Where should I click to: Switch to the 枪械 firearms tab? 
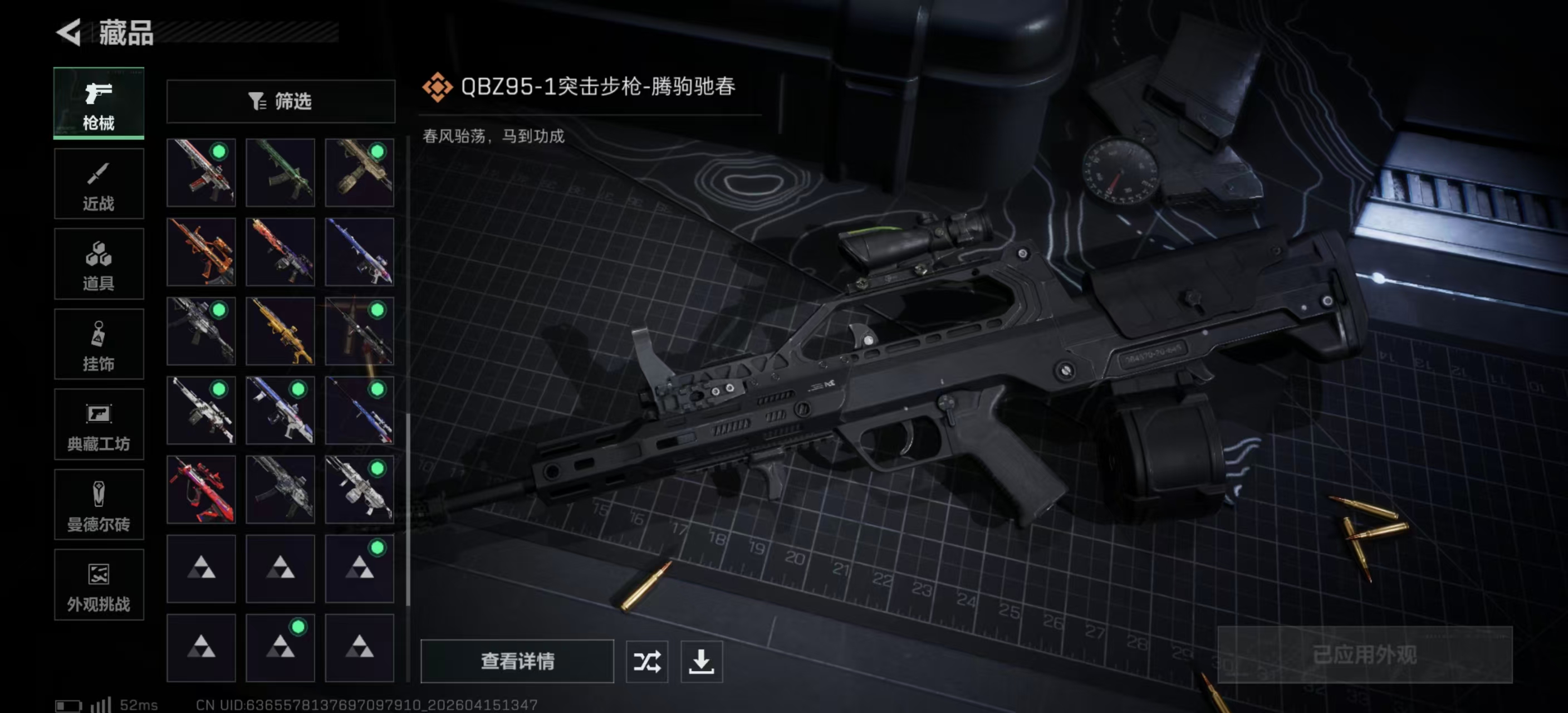tap(99, 104)
